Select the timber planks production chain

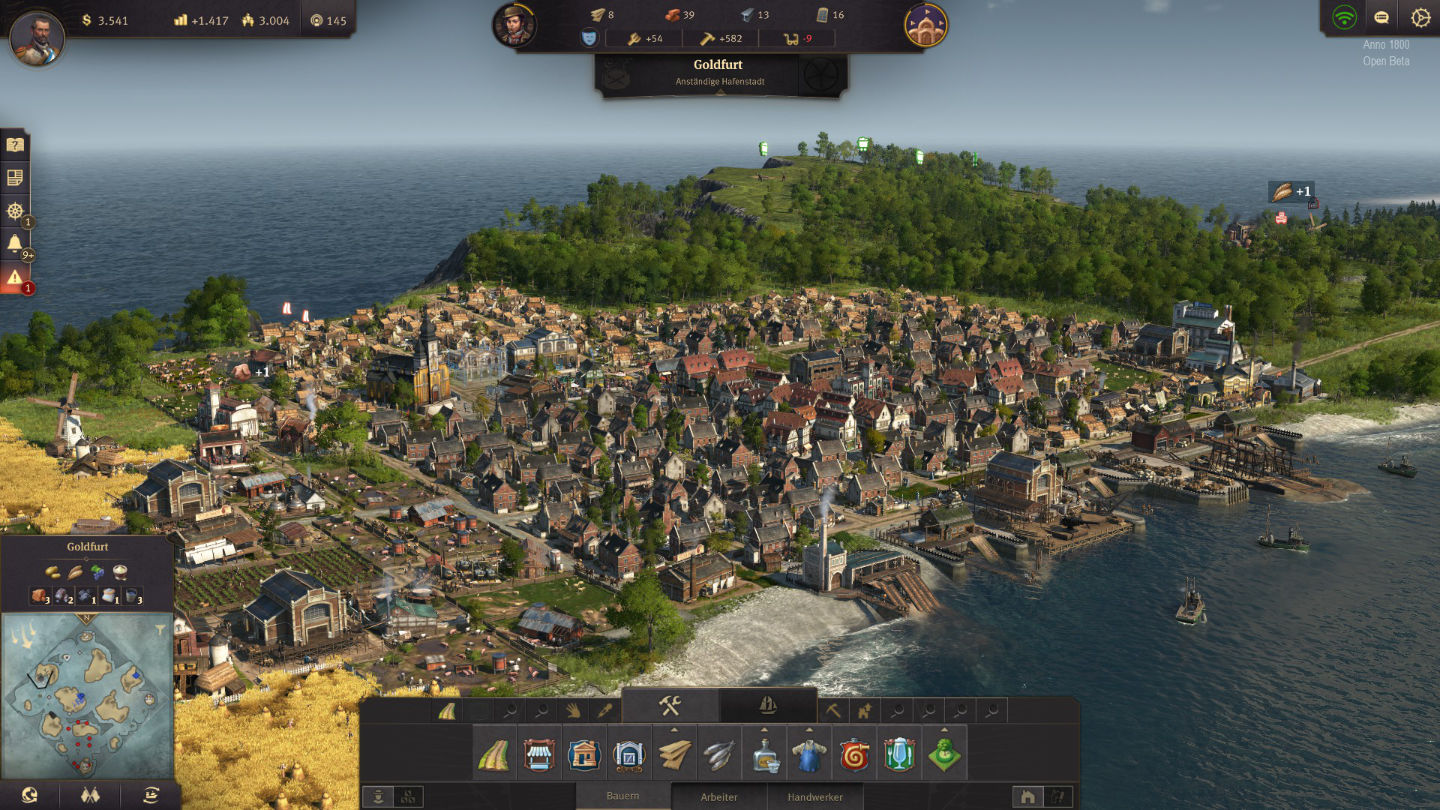coord(673,754)
